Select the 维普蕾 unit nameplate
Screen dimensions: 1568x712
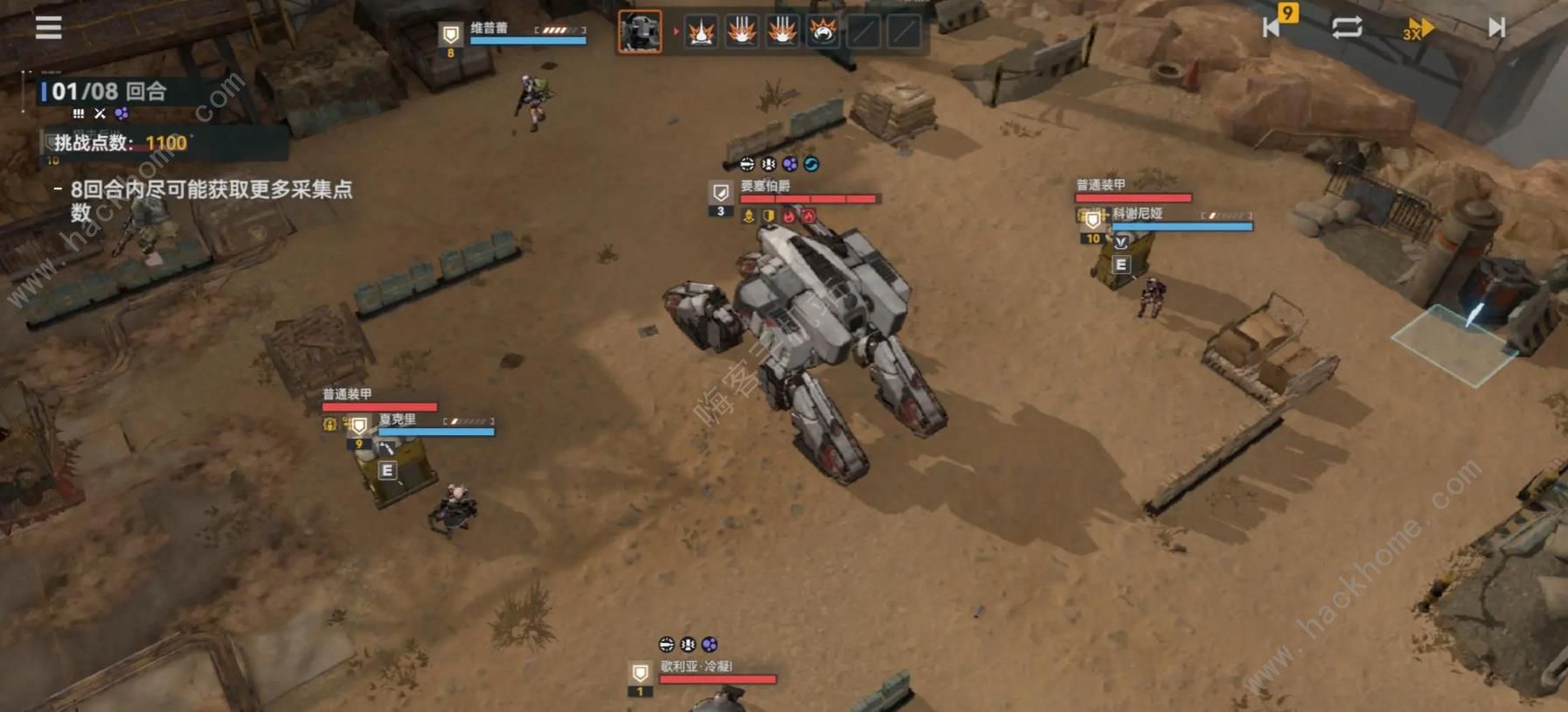[x=489, y=28]
